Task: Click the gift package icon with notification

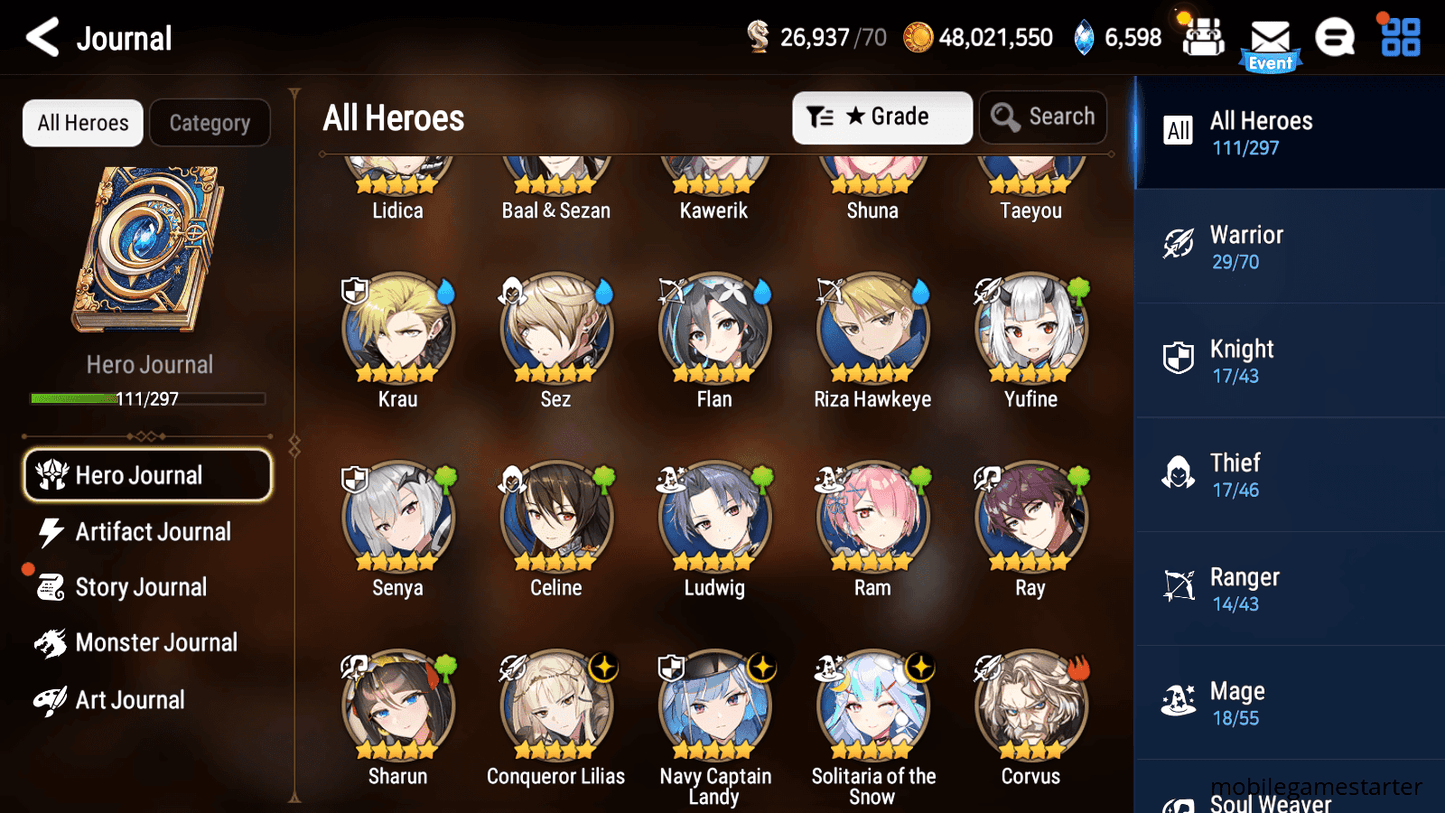Action: 1202,38
